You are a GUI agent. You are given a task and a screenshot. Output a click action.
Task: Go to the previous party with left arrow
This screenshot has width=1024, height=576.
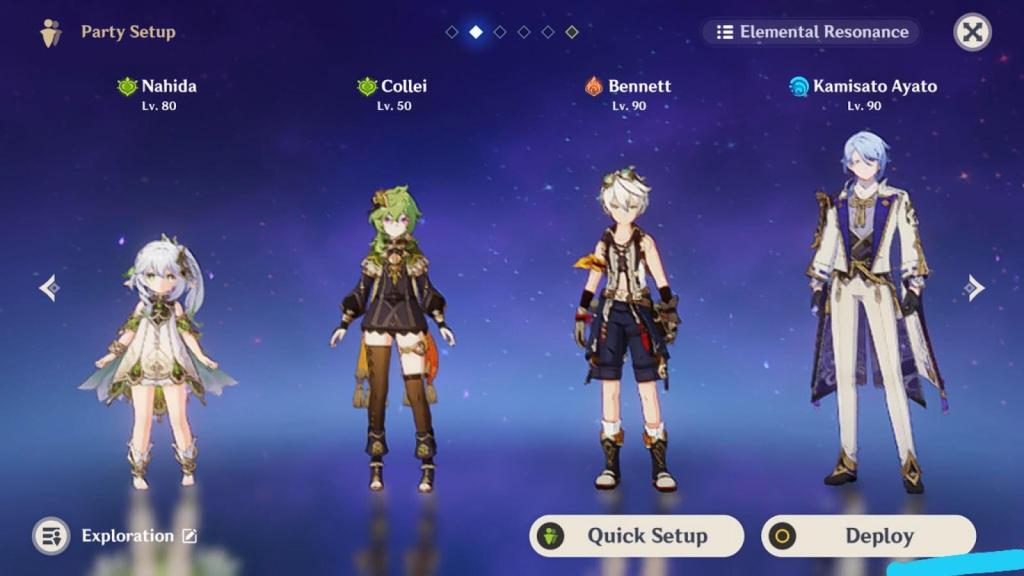(49, 288)
